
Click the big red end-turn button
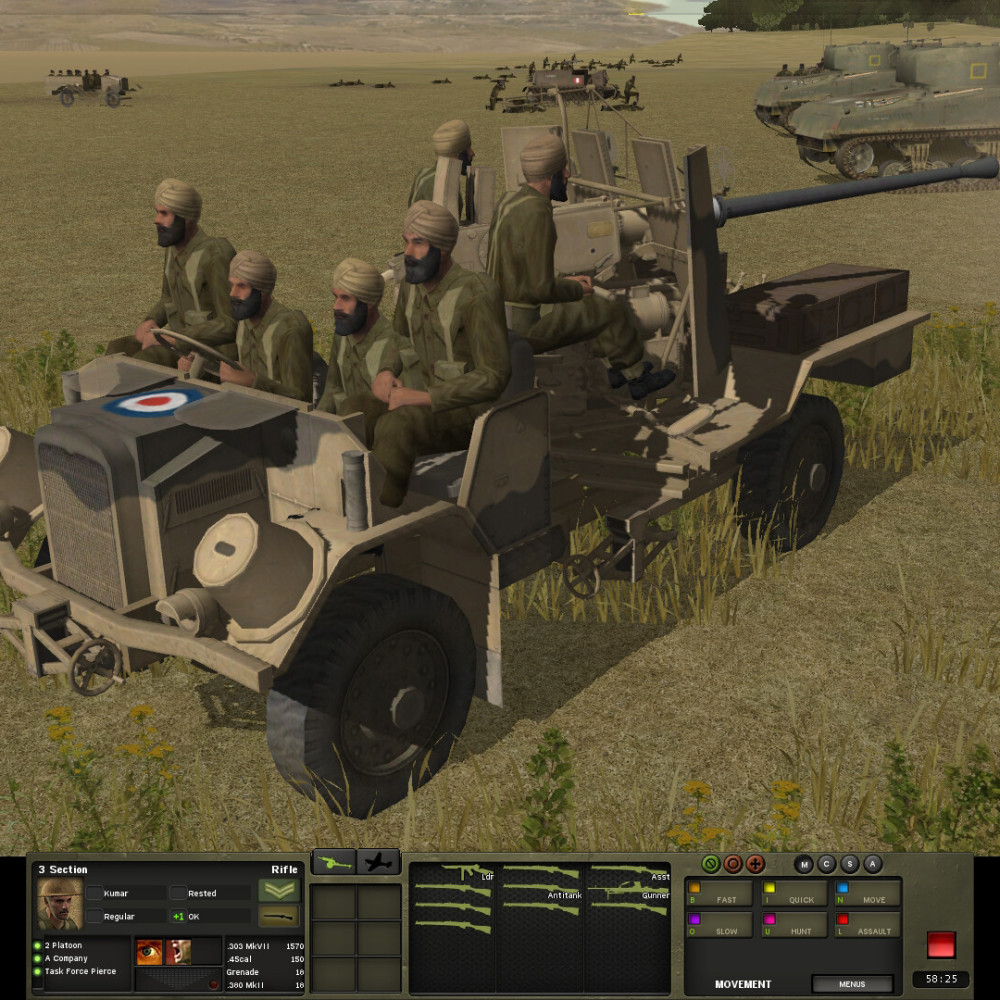(x=941, y=944)
